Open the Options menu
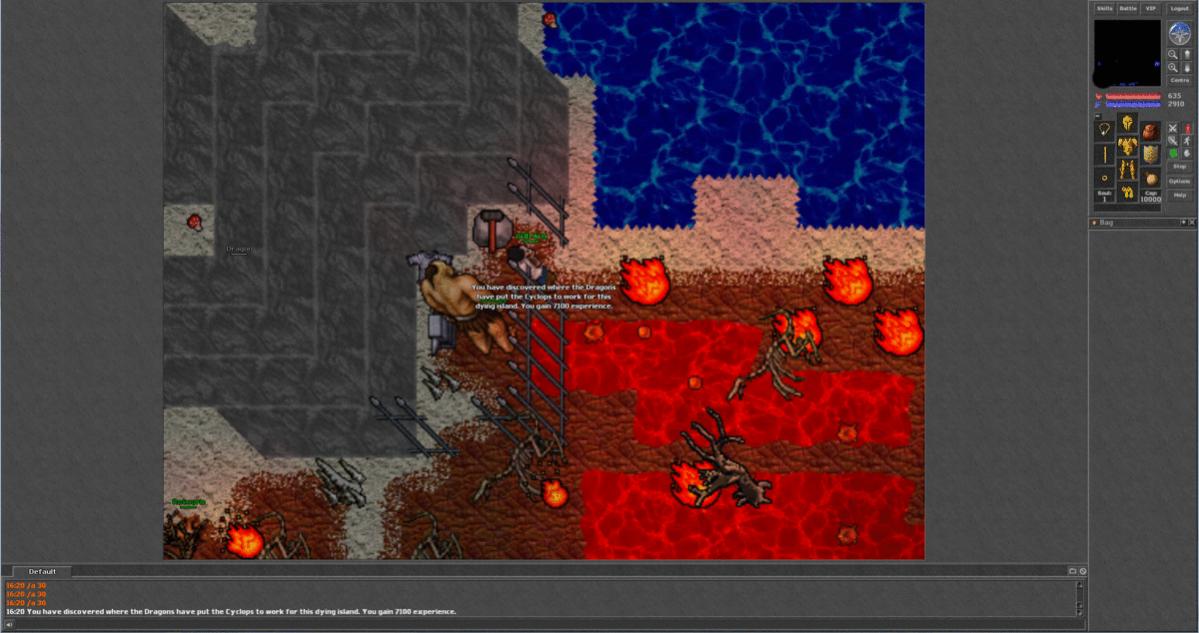Viewport: 1199px width, 633px height. pyautogui.click(x=1179, y=181)
